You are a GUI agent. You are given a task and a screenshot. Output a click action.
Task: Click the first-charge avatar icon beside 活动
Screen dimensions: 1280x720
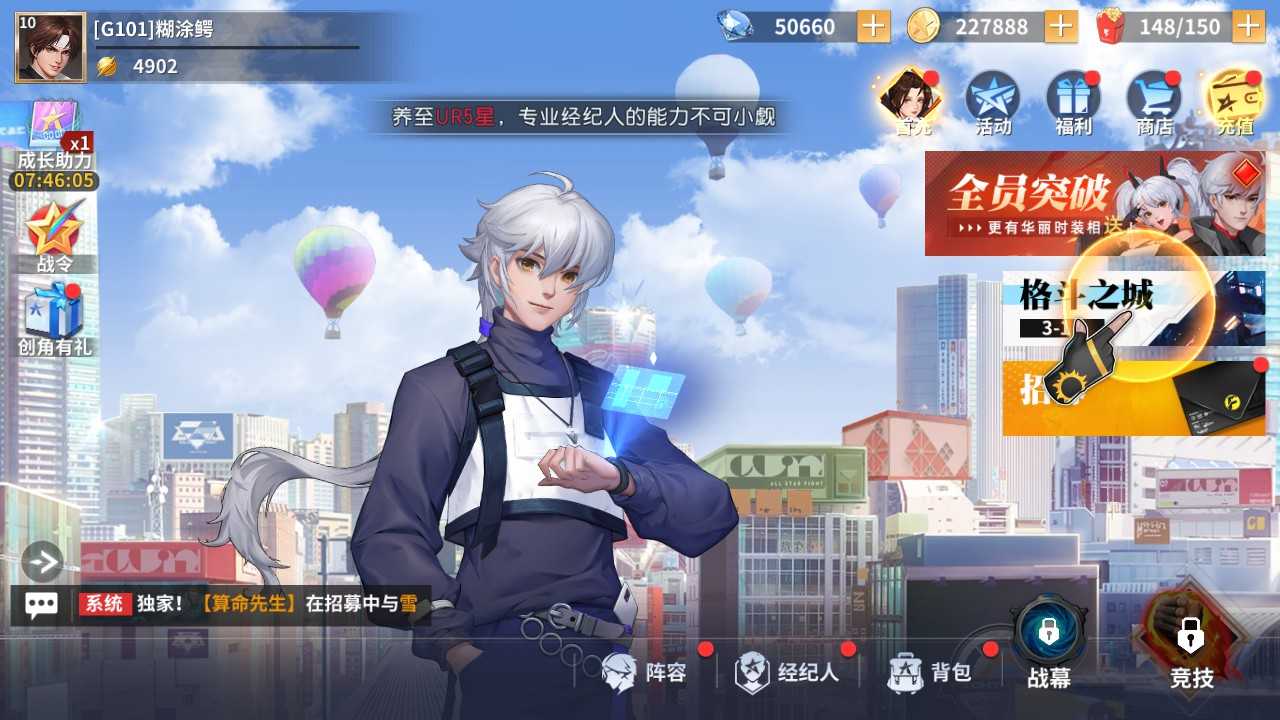tap(910, 100)
